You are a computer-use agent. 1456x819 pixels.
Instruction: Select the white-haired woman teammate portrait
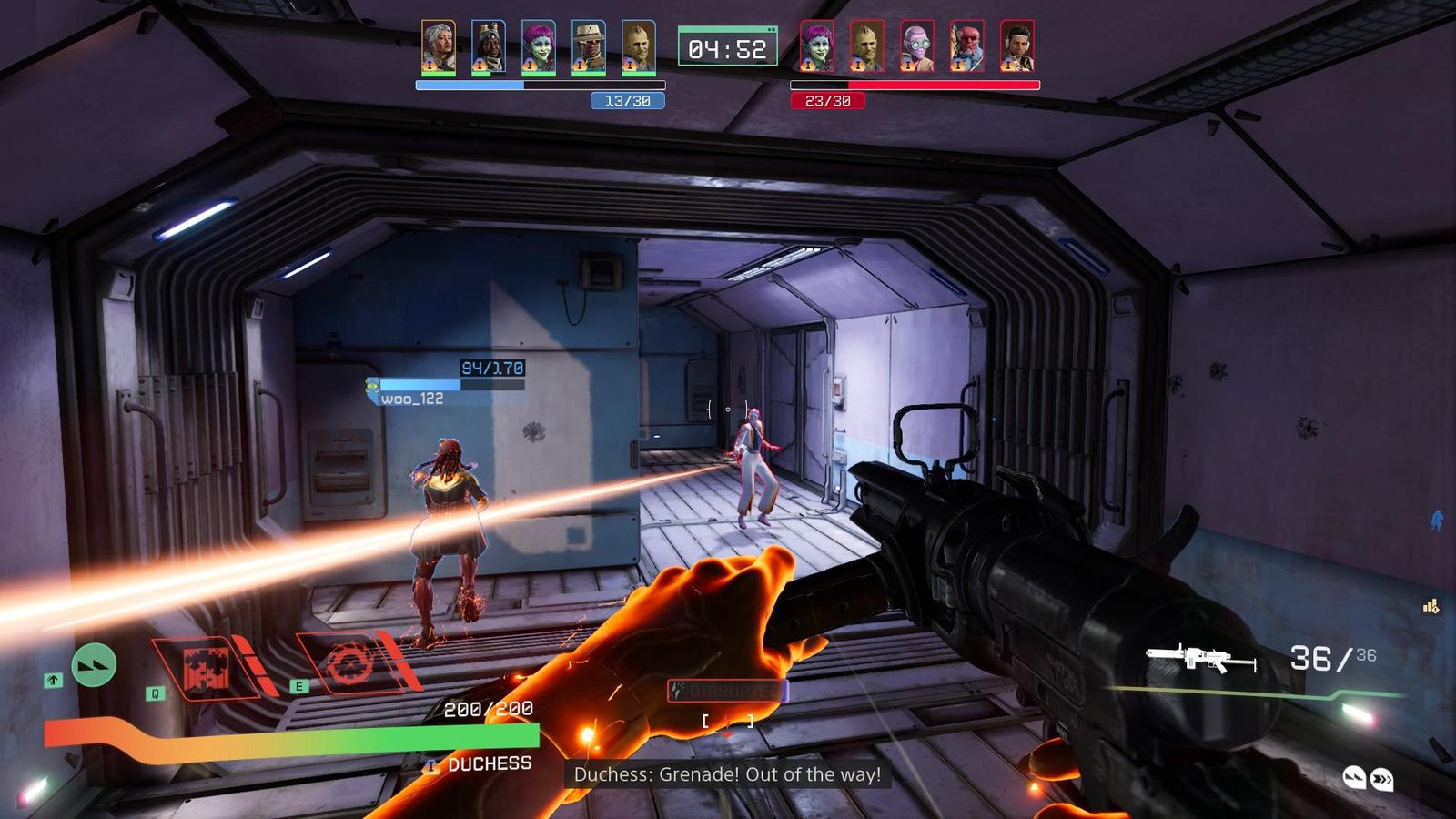[x=439, y=47]
